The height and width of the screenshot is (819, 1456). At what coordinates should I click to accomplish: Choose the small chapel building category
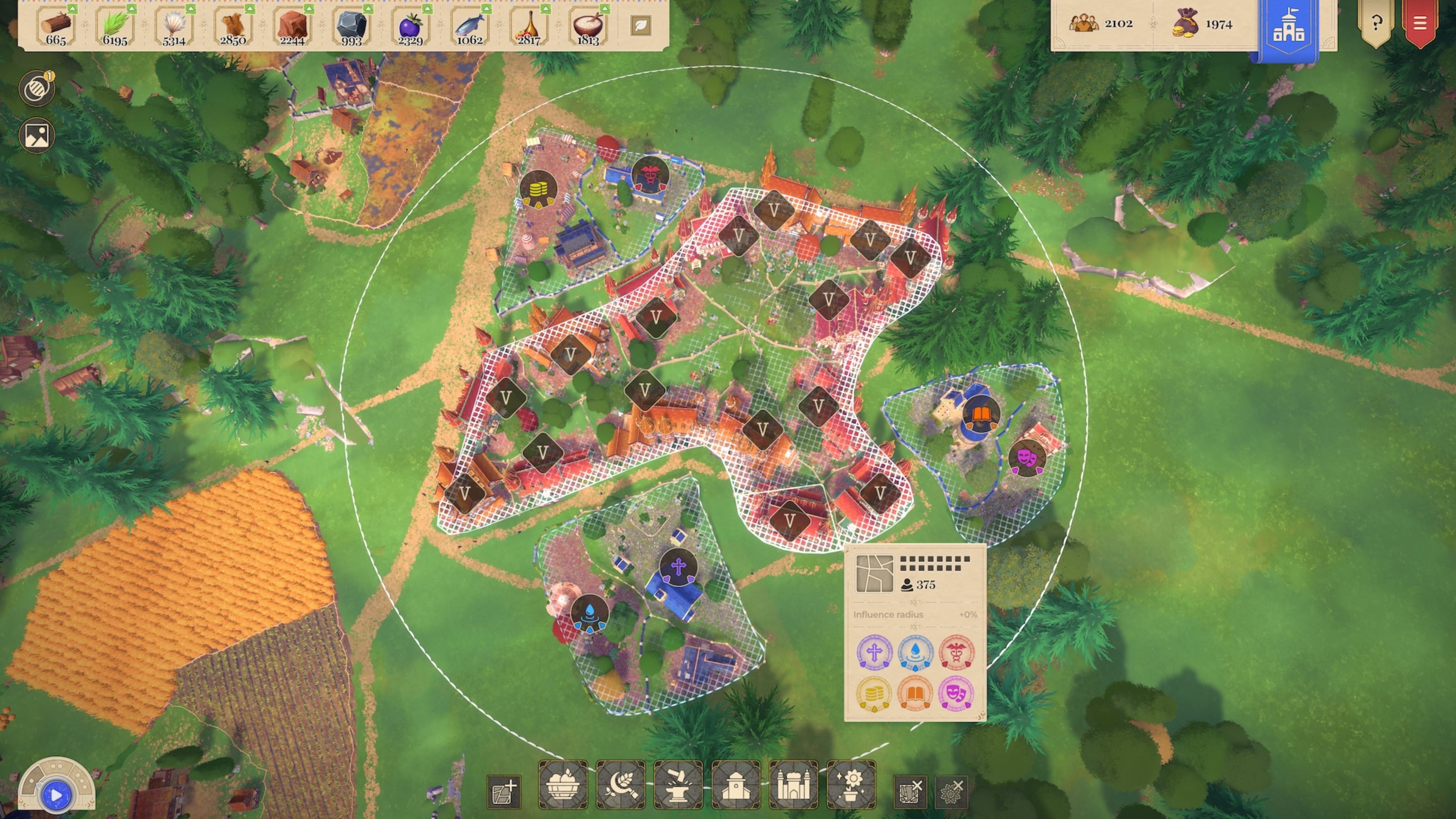[736, 785]
